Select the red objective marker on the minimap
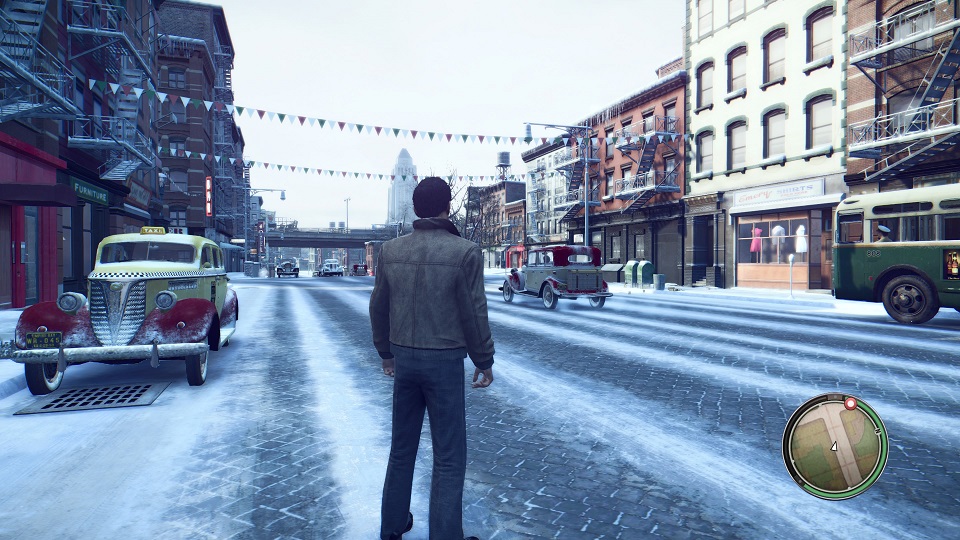Screen dimensions: 960x540 point(851,404)
